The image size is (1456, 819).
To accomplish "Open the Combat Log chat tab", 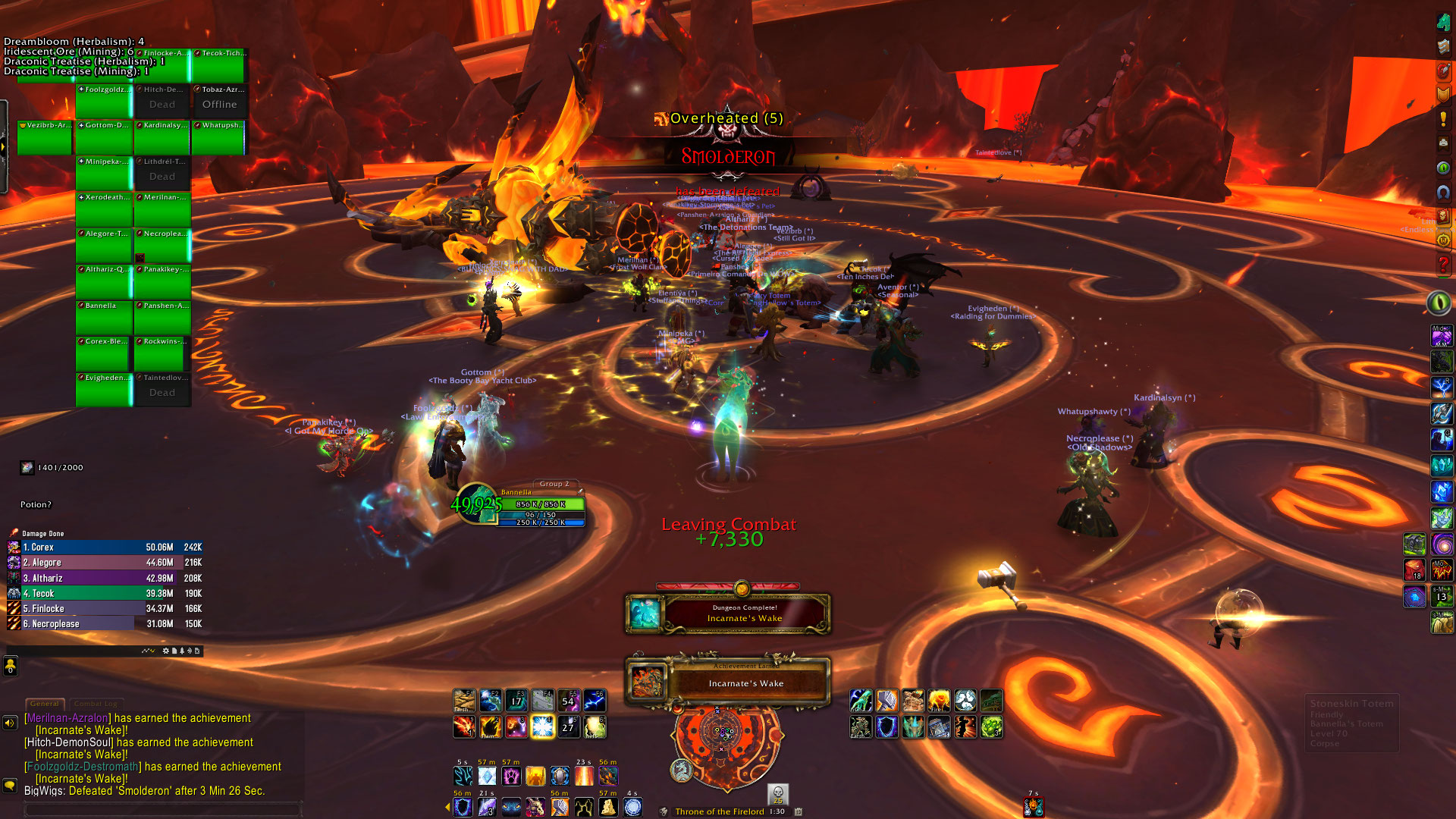I will 96,704.
